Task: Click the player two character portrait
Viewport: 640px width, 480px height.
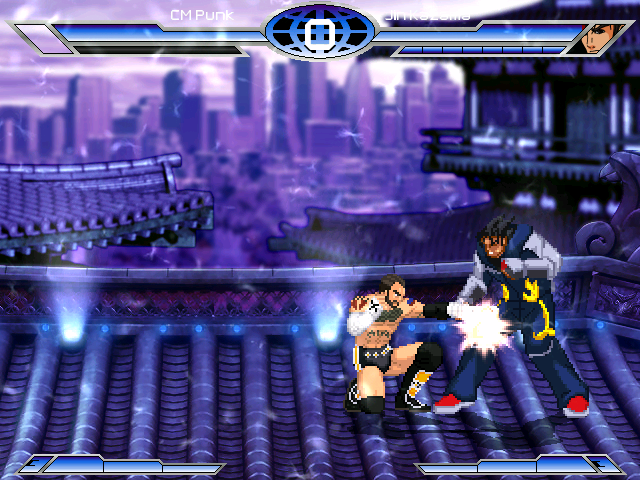Action: click(x=598, y=38)
